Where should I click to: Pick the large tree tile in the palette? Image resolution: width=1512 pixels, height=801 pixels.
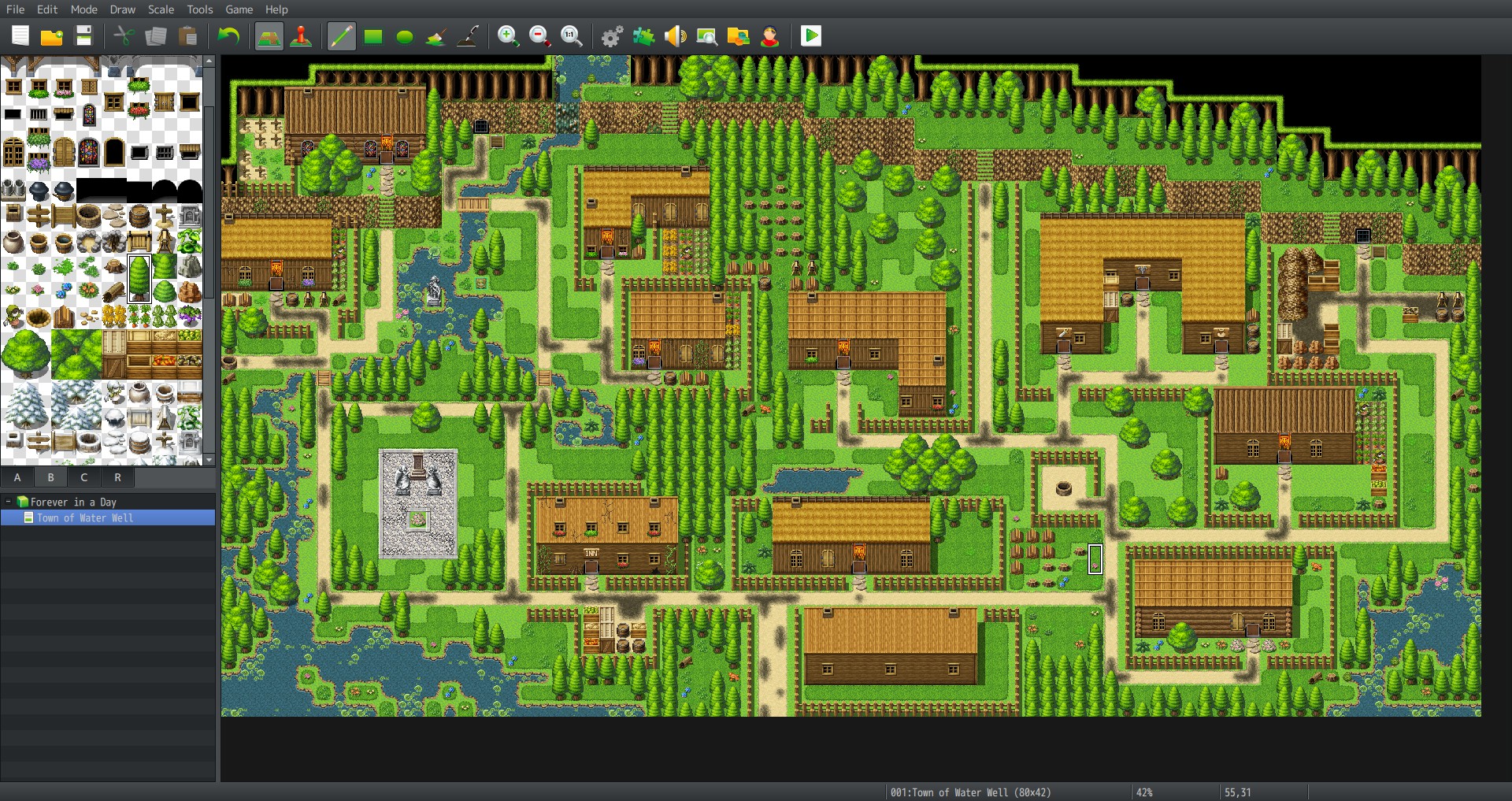(139, 277)
